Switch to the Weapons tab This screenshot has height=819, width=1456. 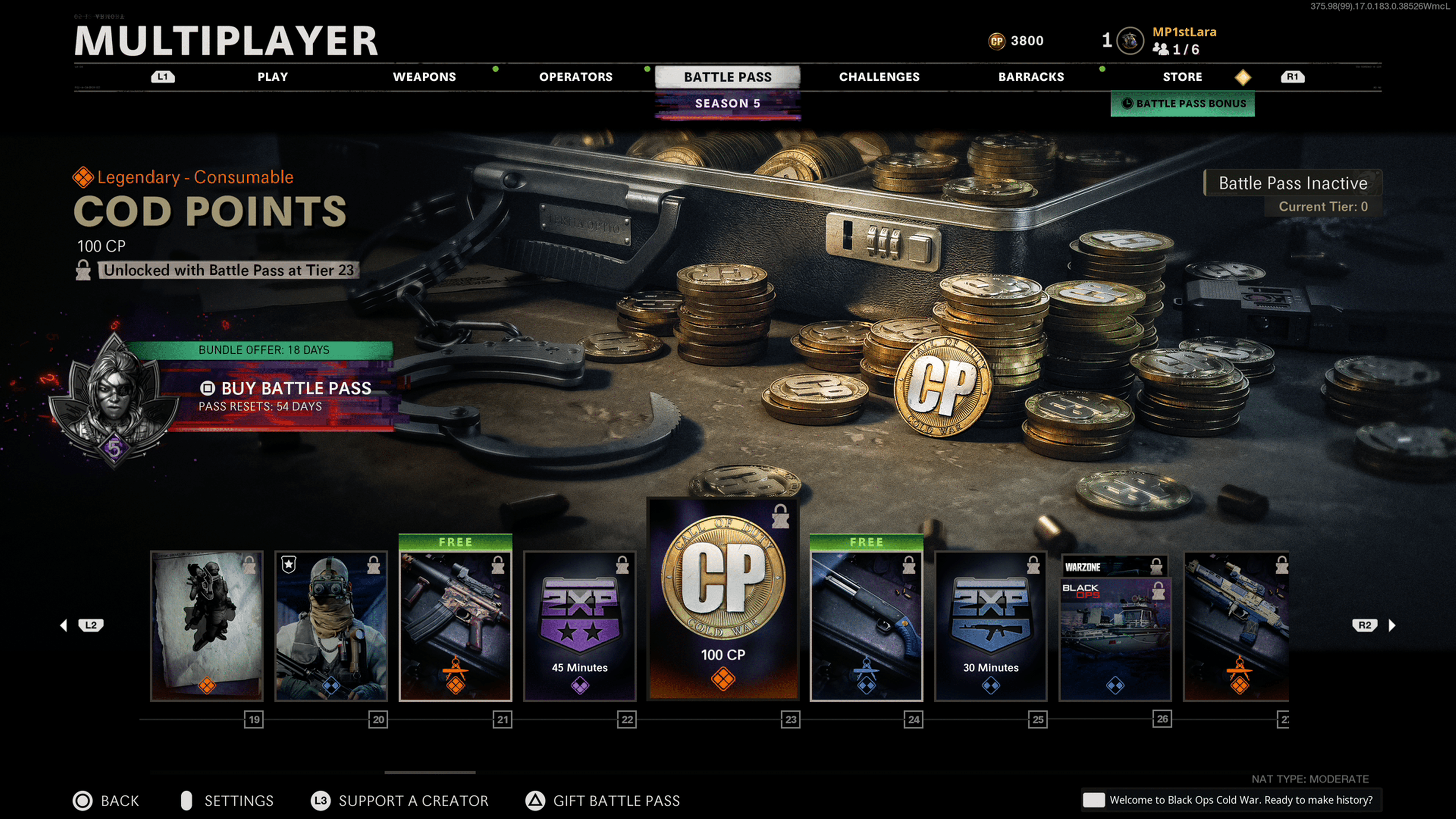[424, 77]
